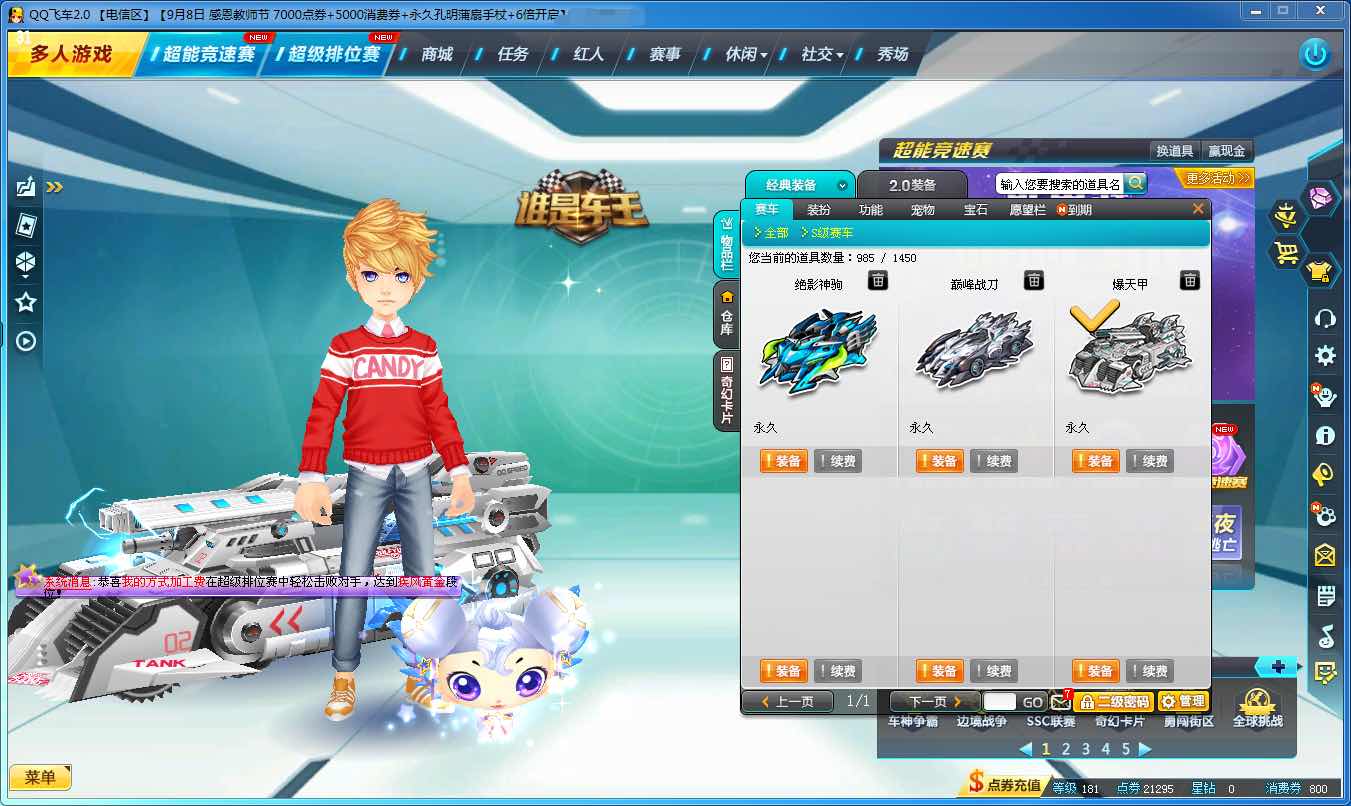Open the customer service headset icon
1351x806 pixels.
click(x=1325, y=319)
